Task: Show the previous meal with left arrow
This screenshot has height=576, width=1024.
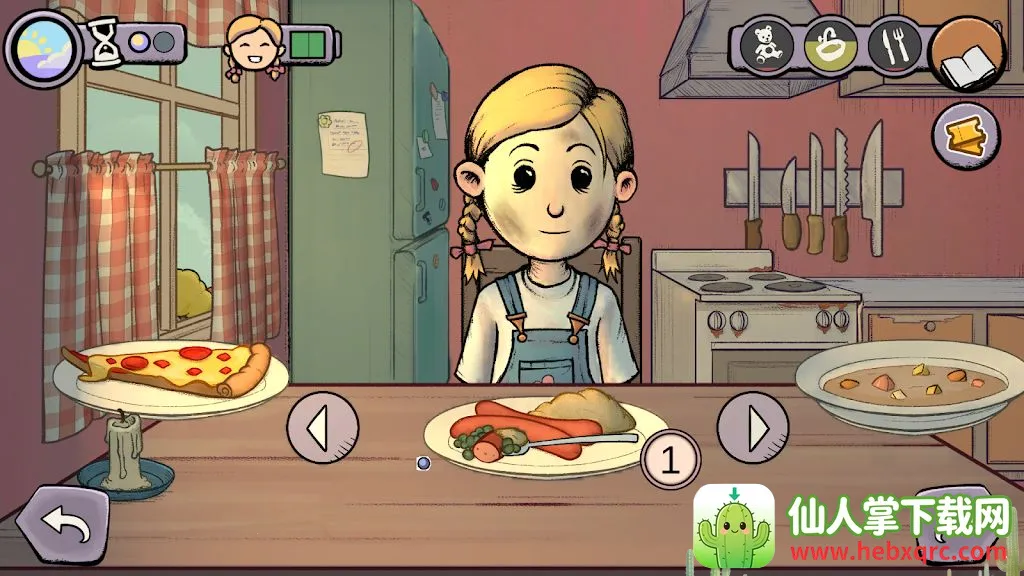Action: 322,428
